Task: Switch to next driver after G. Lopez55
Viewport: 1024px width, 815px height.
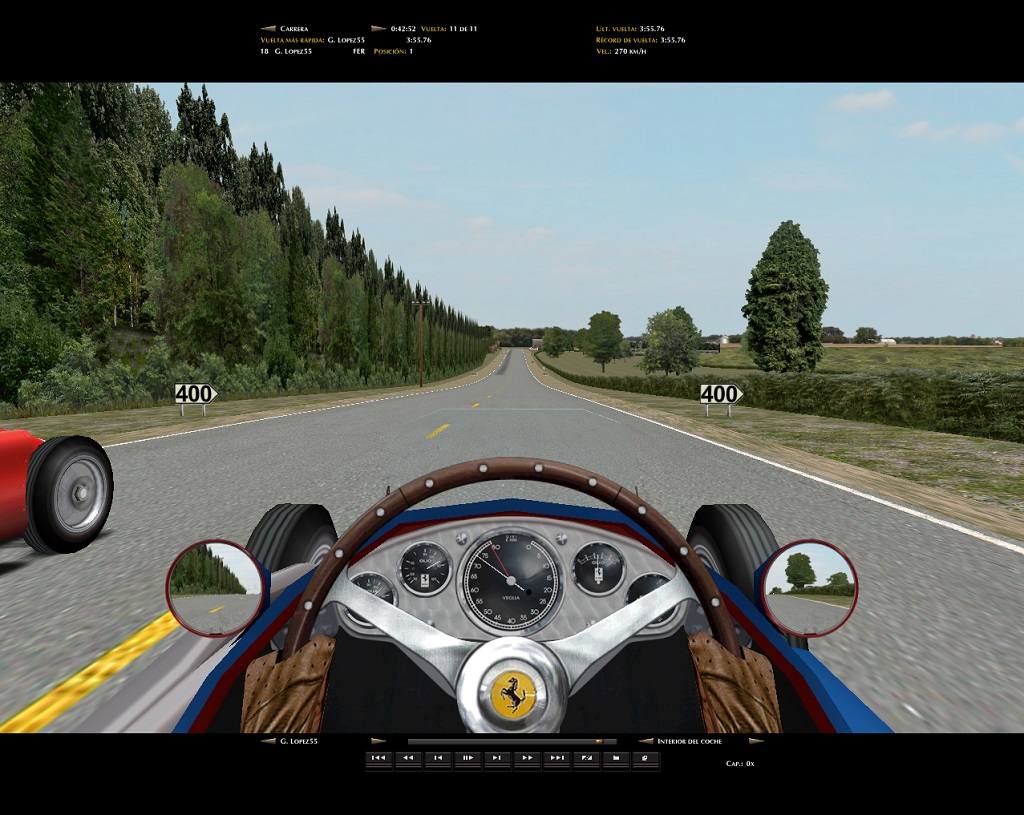Action: coord(378,741)
